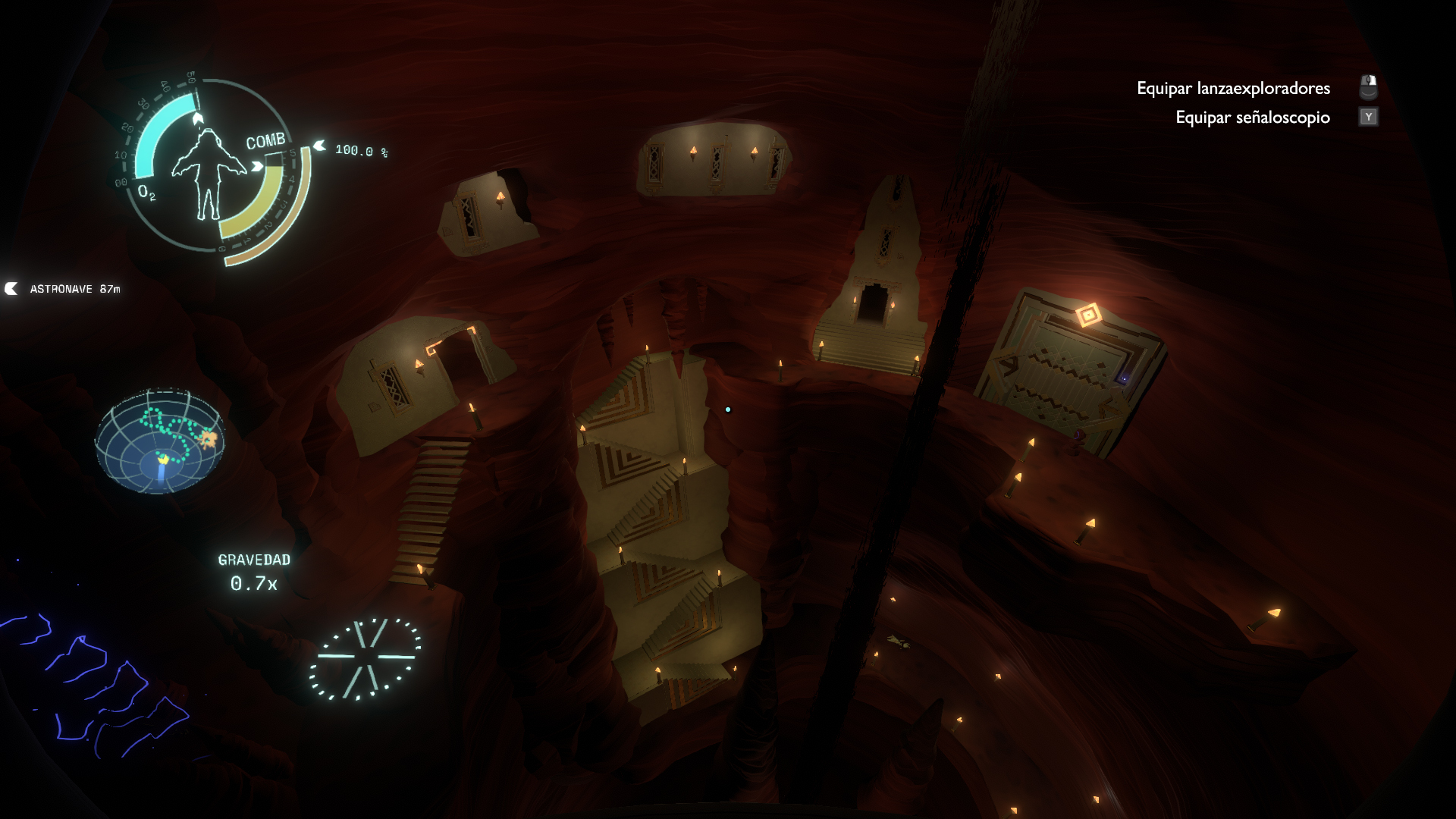The width and height of the screenshot is (1456, 819).
Task: Select the Equipar lanzaexploradores prompt
Action: (x=1232, y=88)
